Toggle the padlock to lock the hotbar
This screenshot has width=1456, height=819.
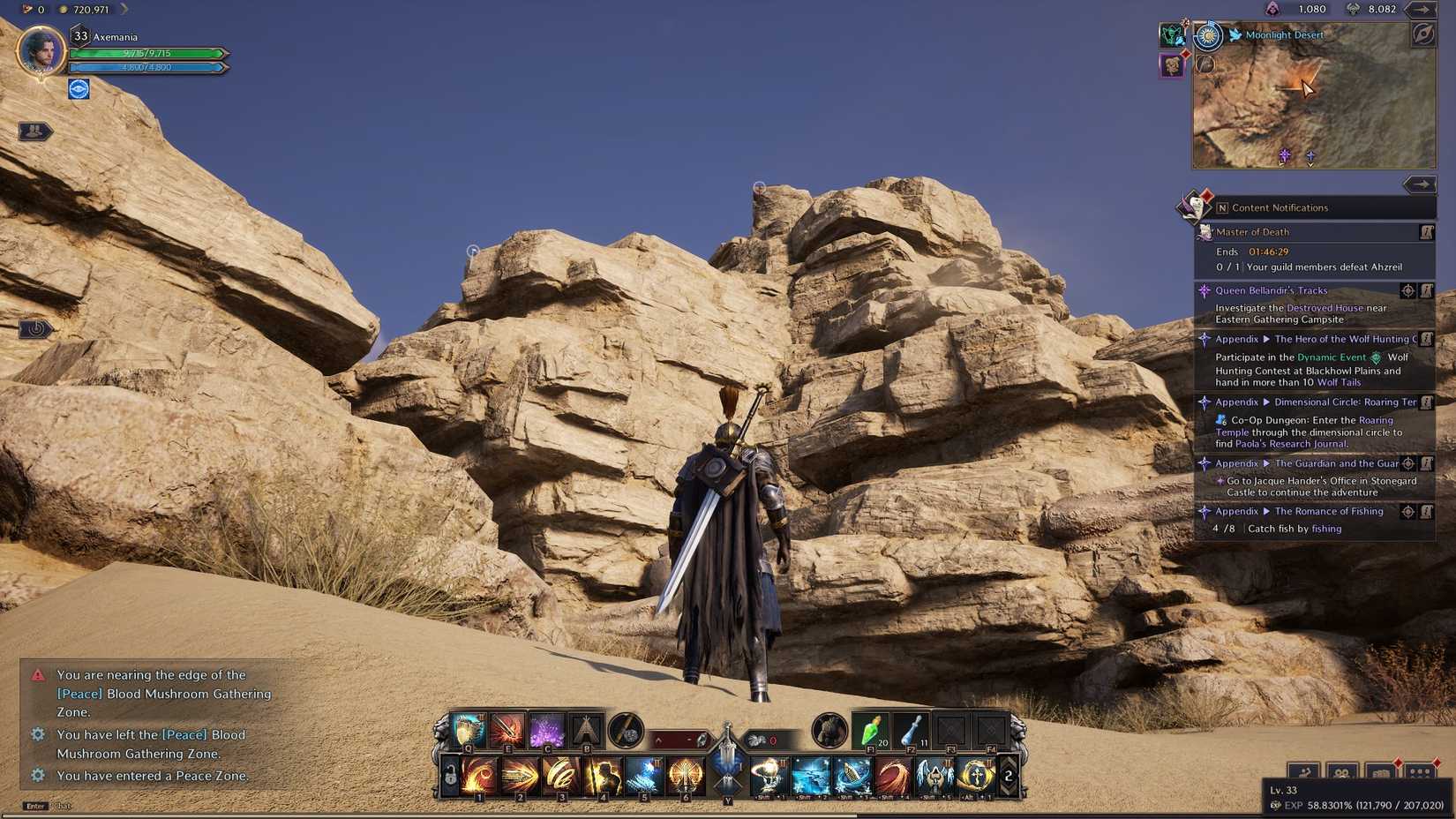pos(449,776)
